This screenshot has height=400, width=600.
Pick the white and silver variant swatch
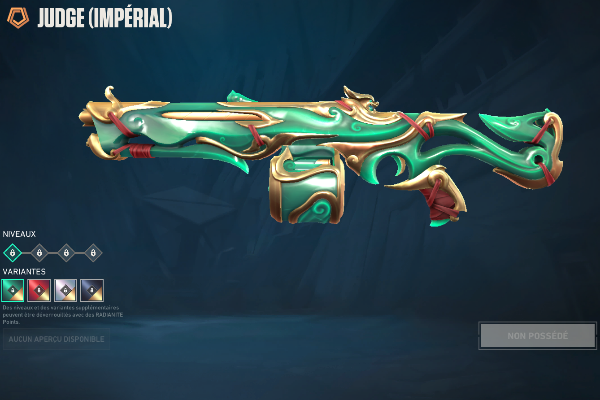coord(66,290)
